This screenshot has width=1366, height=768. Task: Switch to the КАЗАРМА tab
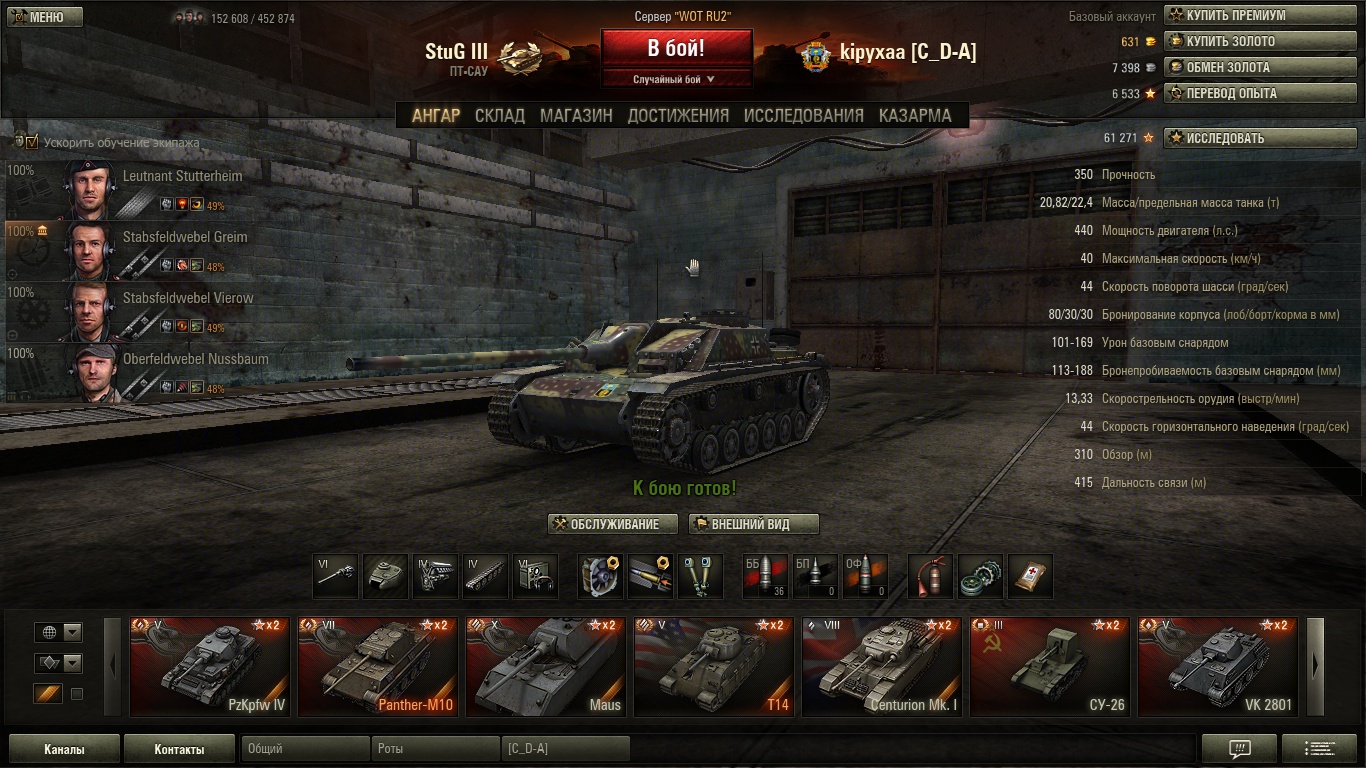coord(915,115)
